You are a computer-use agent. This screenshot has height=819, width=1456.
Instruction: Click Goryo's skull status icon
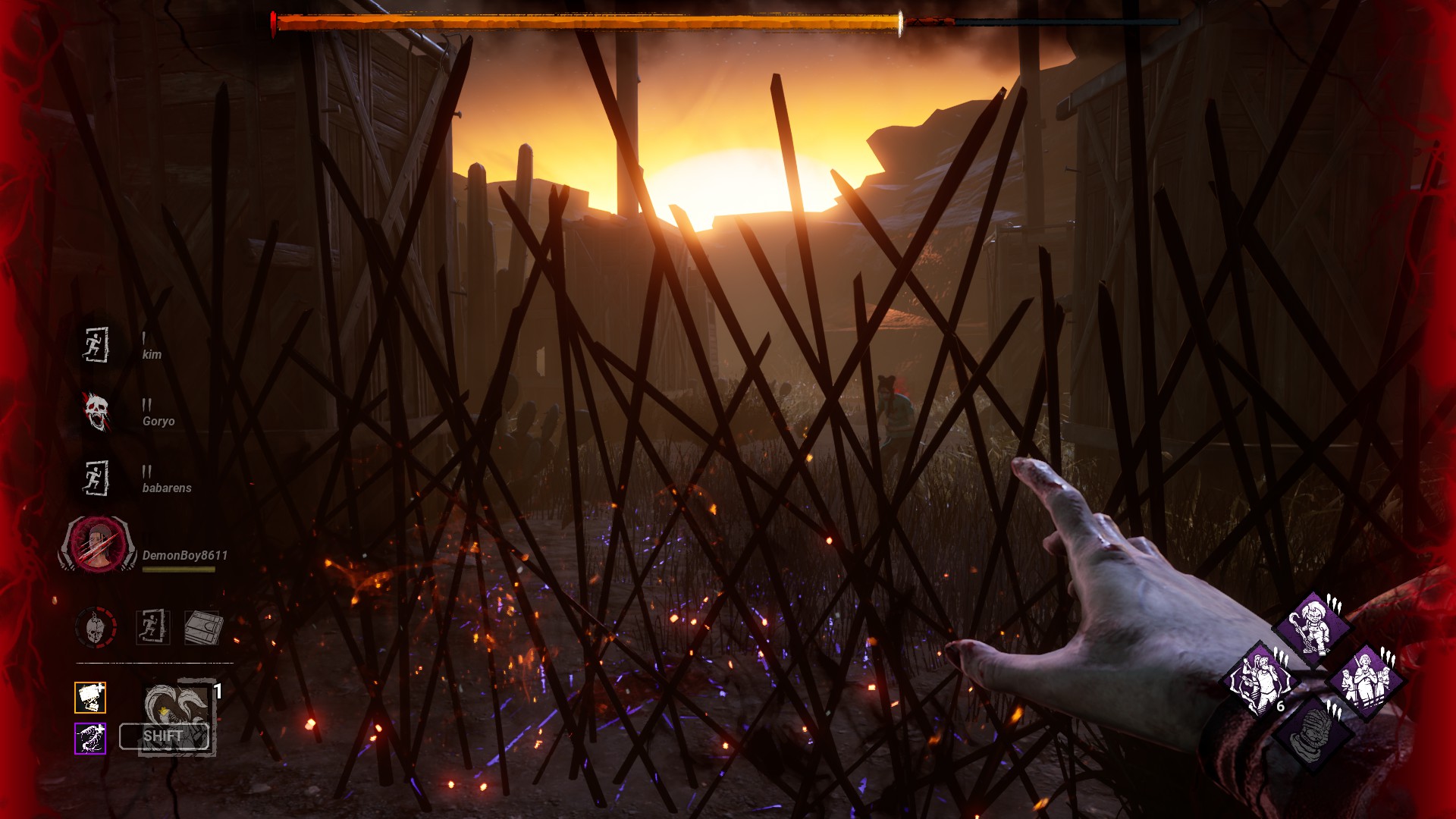[96, 412]
